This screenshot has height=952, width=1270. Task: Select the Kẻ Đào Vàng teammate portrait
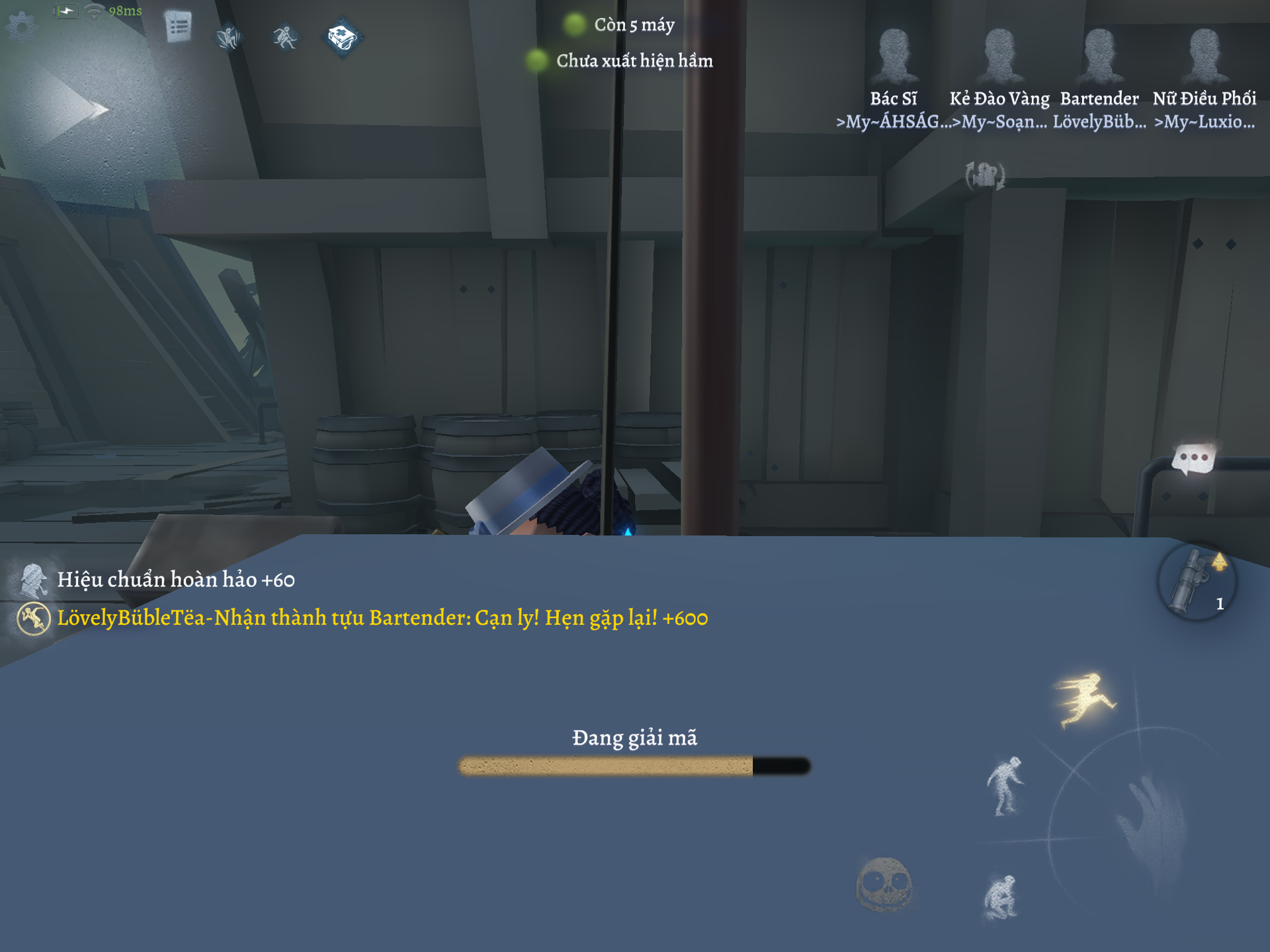[x=999, y=56]
